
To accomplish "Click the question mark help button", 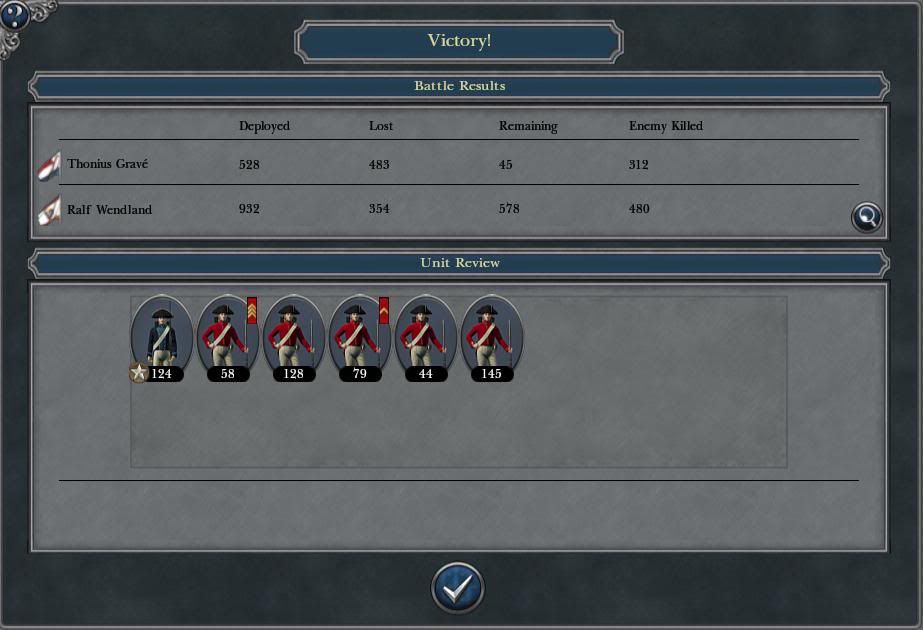I will coord(14,14).
